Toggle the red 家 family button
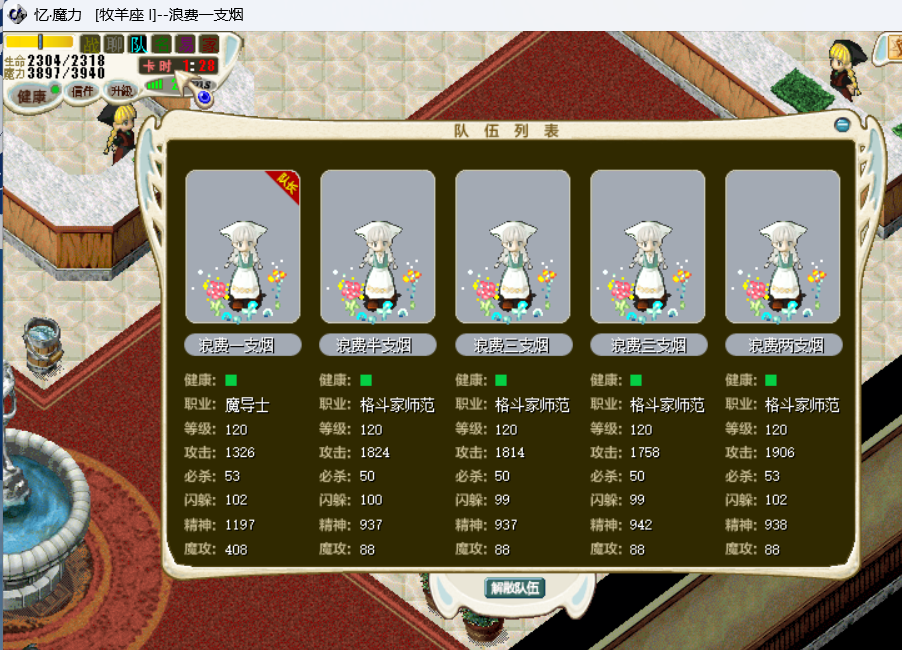902x650 pixels. [208, 44]
